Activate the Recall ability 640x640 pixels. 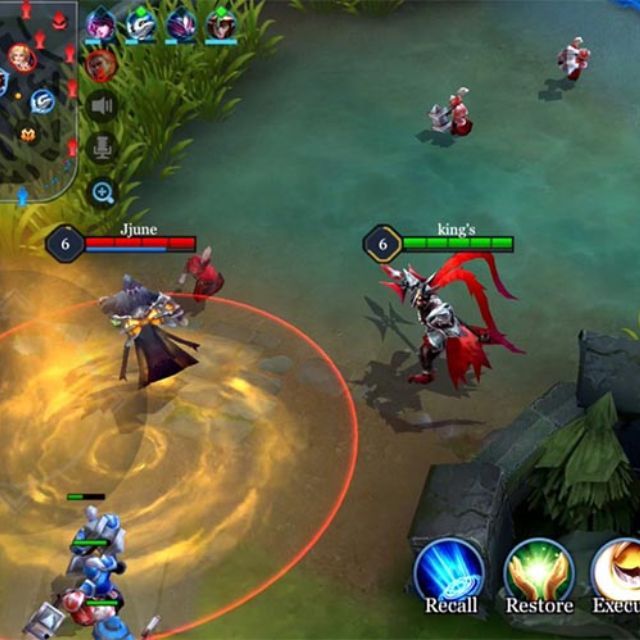[449, 571]
